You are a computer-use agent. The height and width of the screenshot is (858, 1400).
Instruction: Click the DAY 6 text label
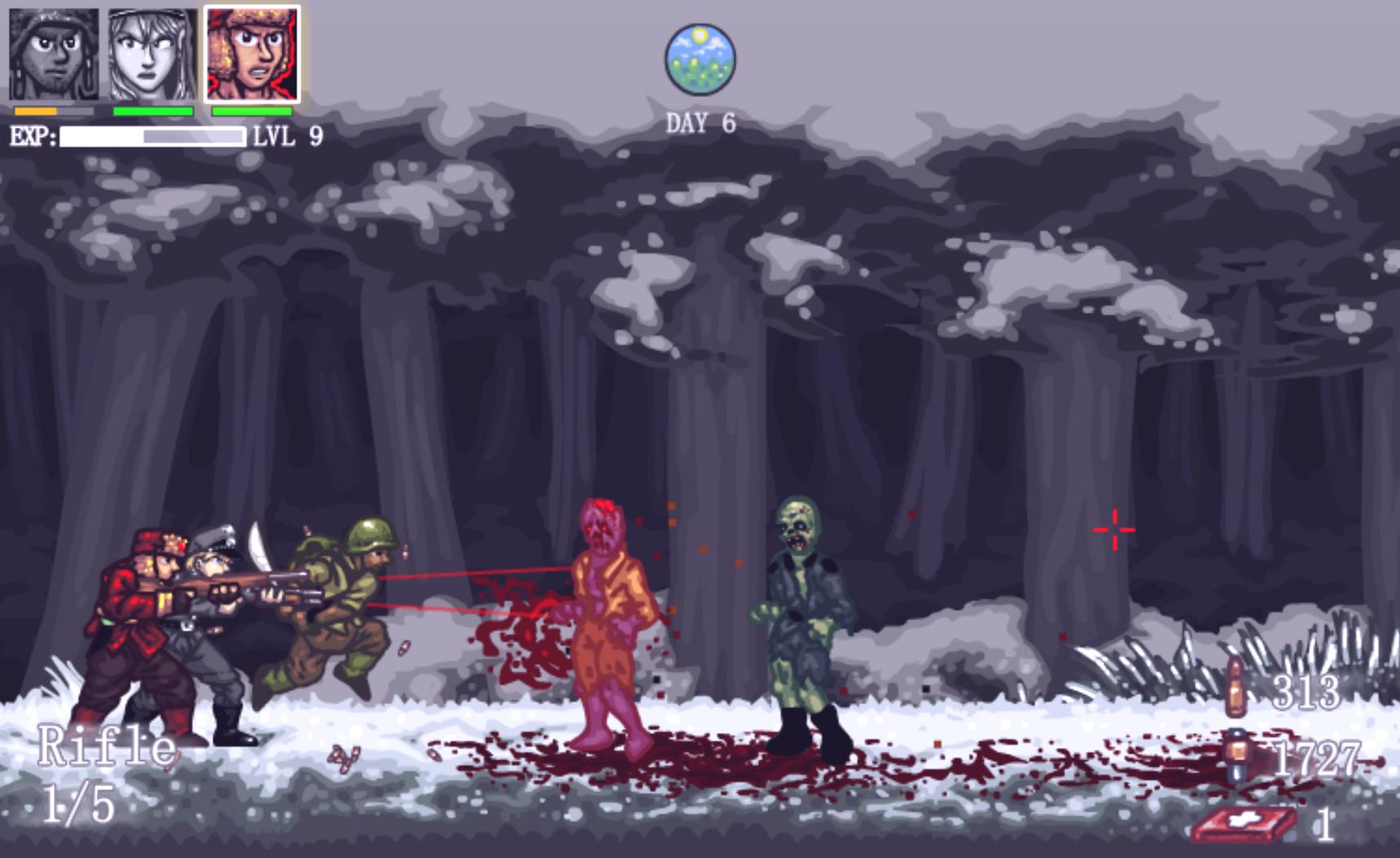coord(702,122)
